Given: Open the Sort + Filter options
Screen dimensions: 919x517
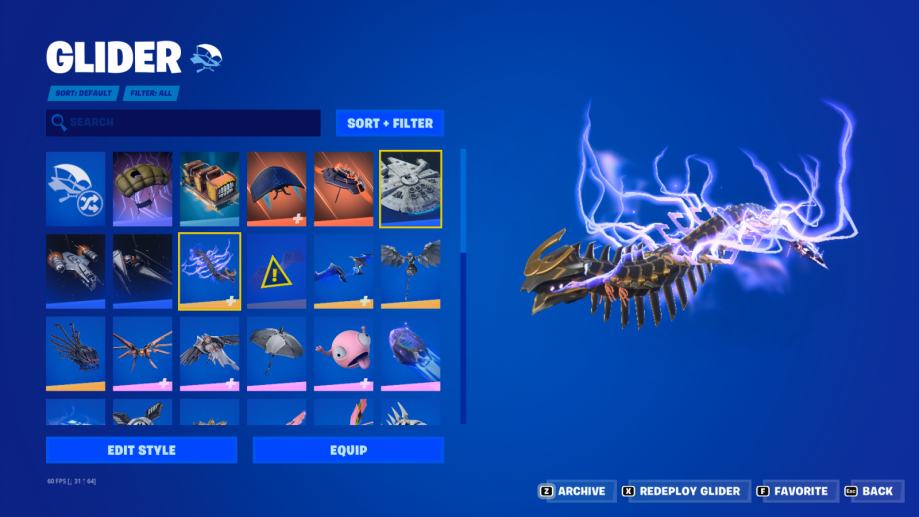Looking at the screenshot, I should [389, 123].
